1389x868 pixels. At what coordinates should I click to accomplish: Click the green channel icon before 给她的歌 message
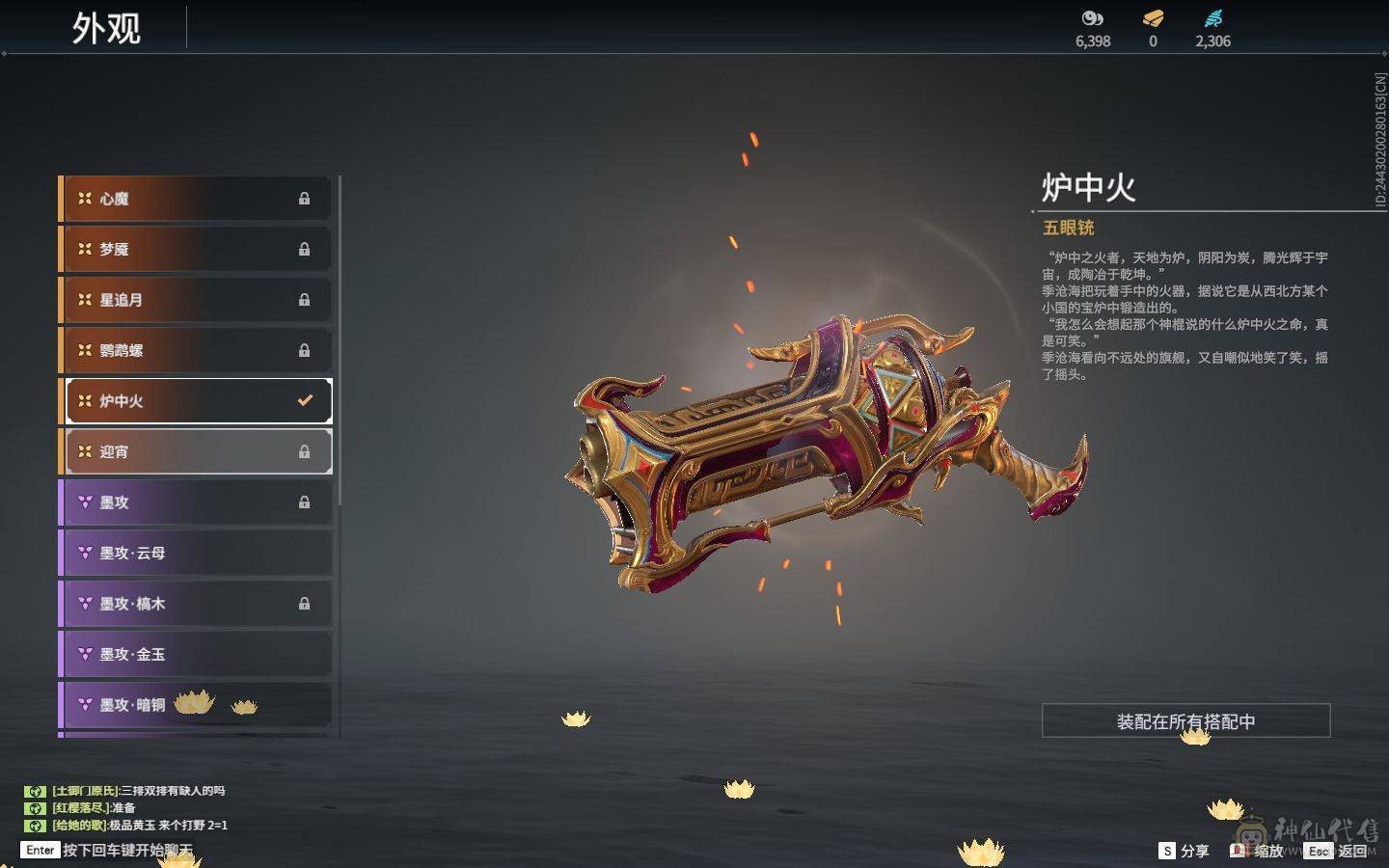click(36, 825)
